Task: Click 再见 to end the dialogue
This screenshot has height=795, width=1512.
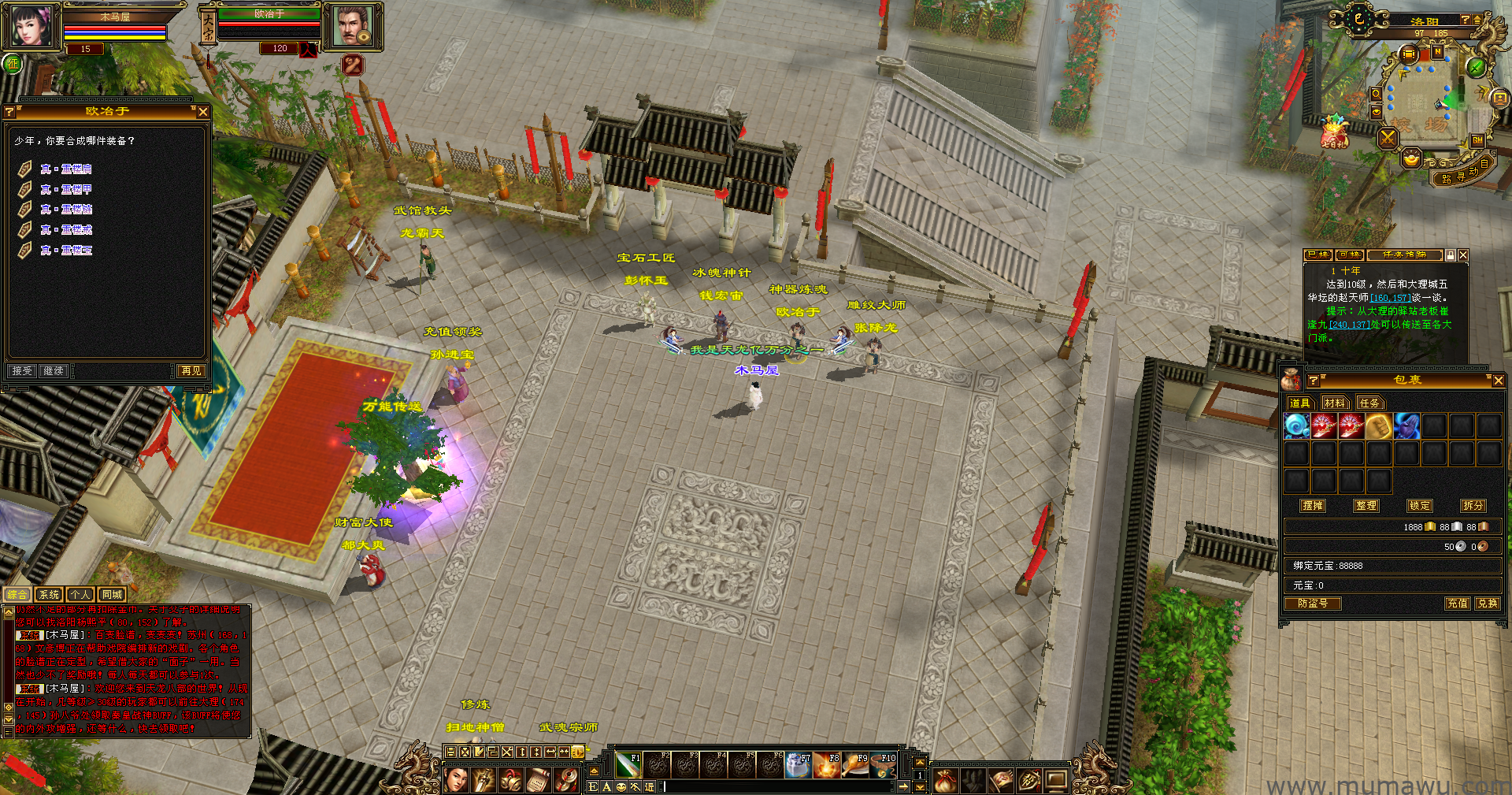Action: click(x=191, y=371)
